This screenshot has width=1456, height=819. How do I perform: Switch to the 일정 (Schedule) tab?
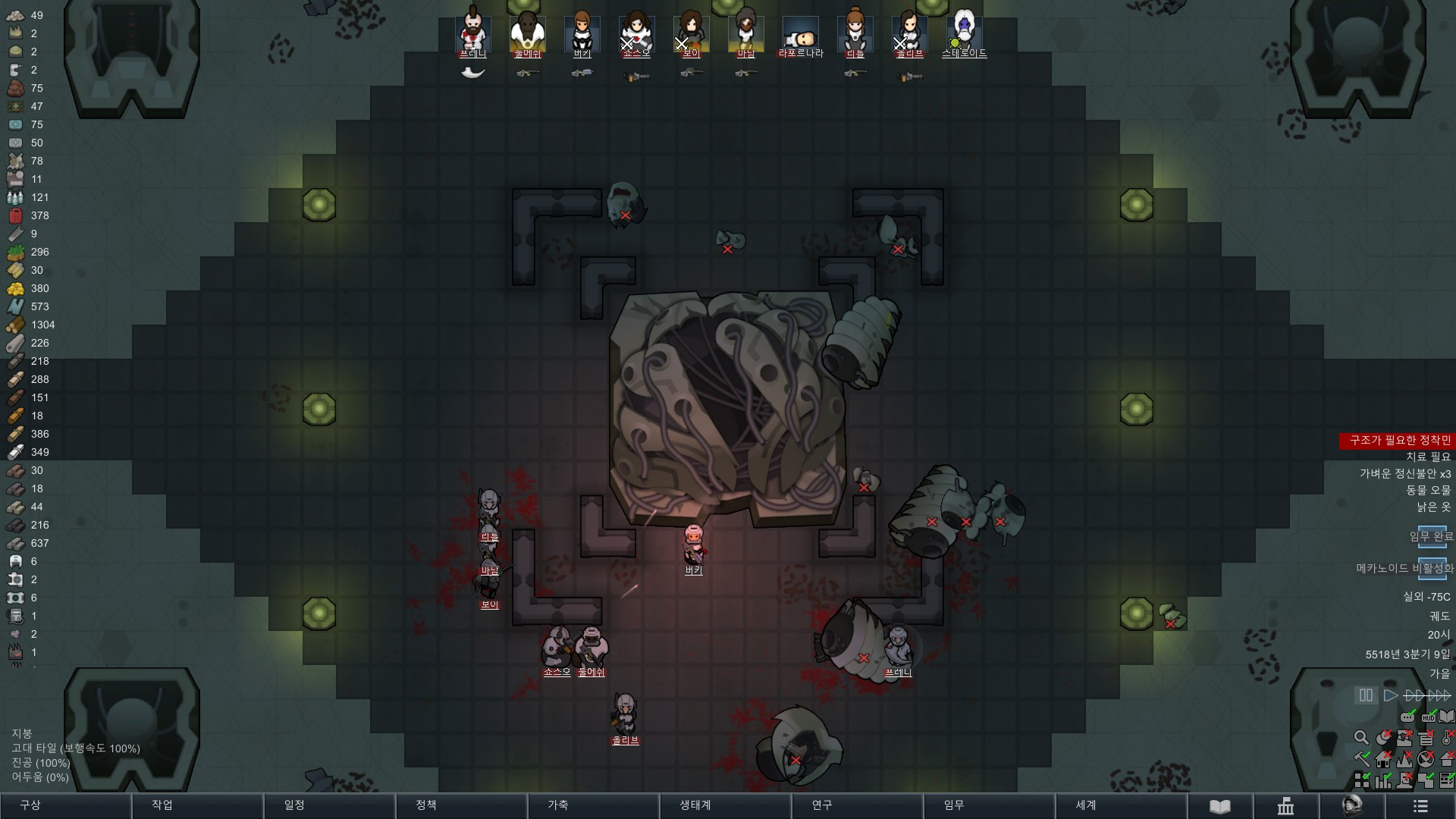pos(329,805)
